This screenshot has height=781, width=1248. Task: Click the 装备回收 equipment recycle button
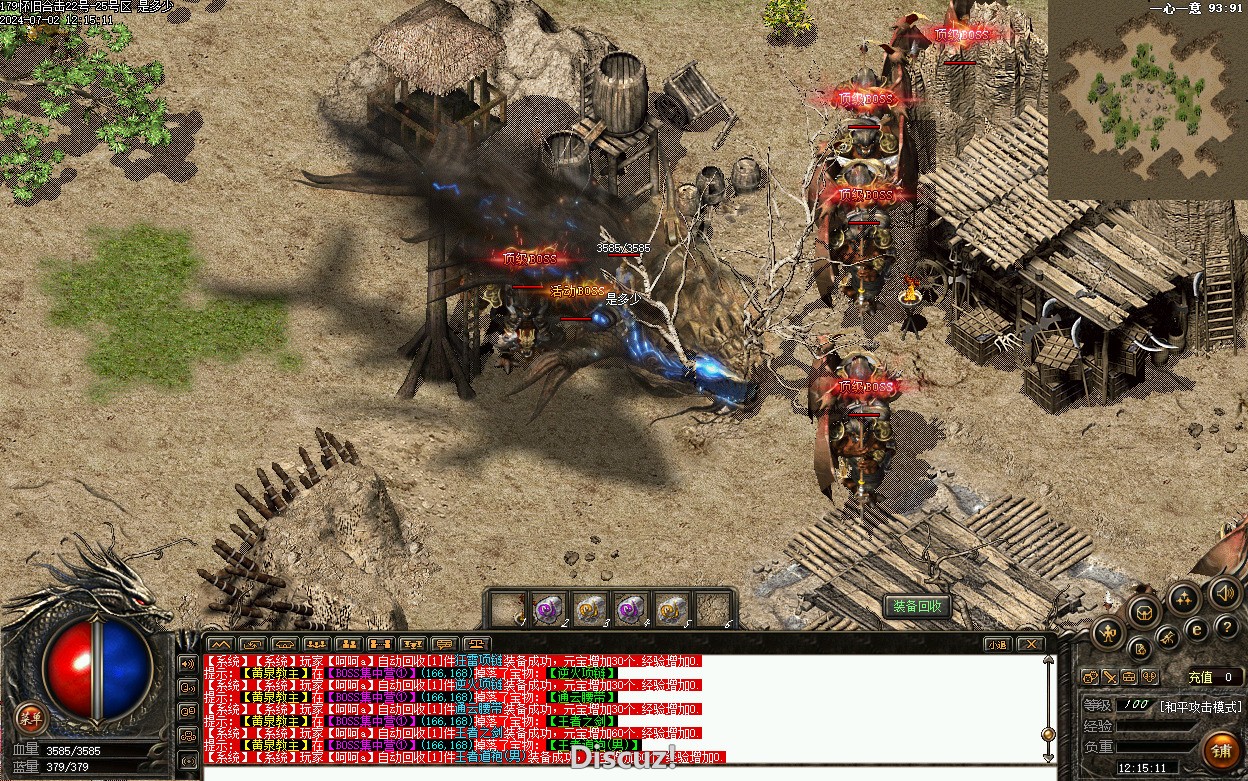tap(916, 606)
